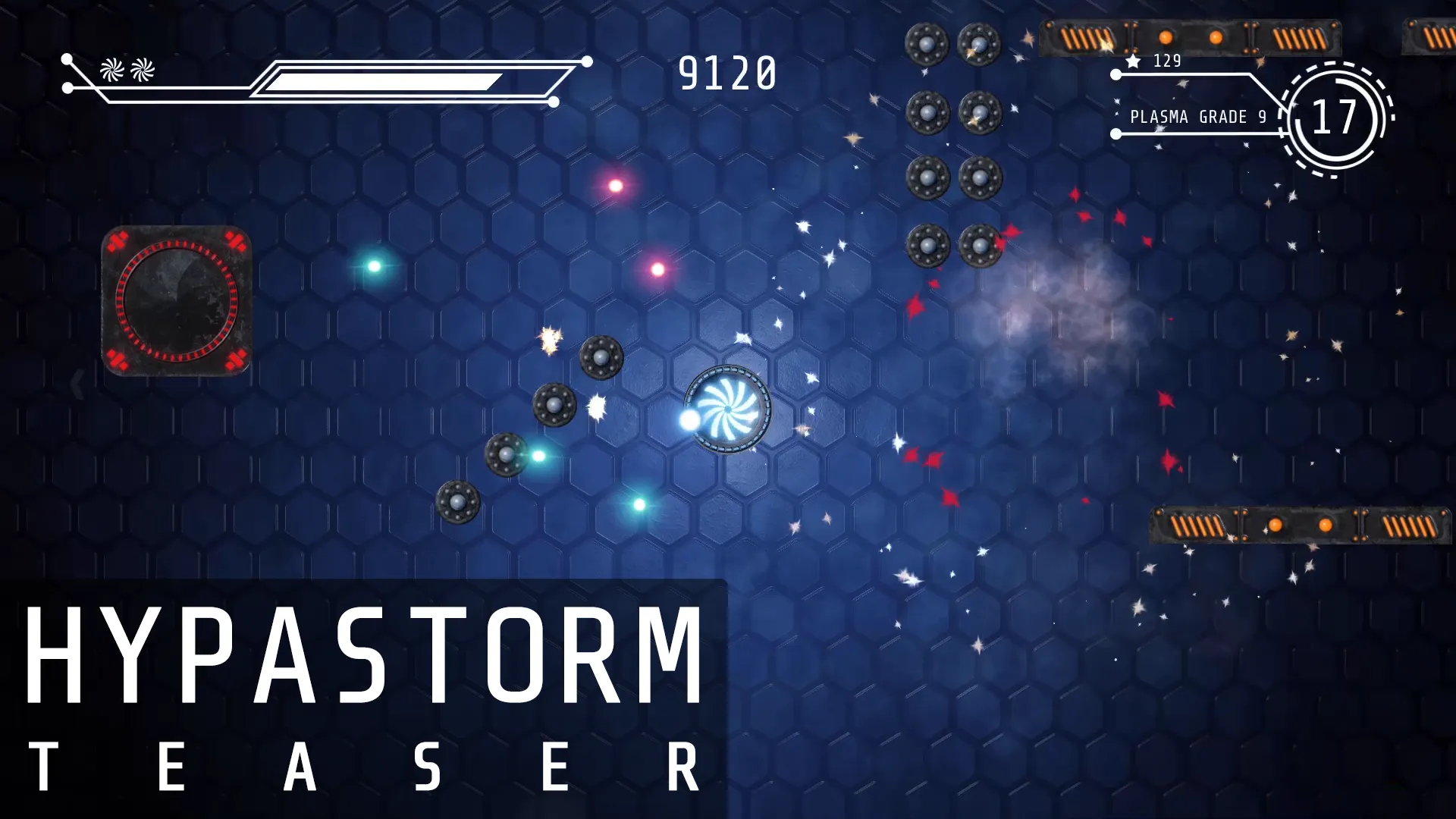Expand the score display node endpoint
This screenshot has width=1456, height=819.
pos(586,60)
